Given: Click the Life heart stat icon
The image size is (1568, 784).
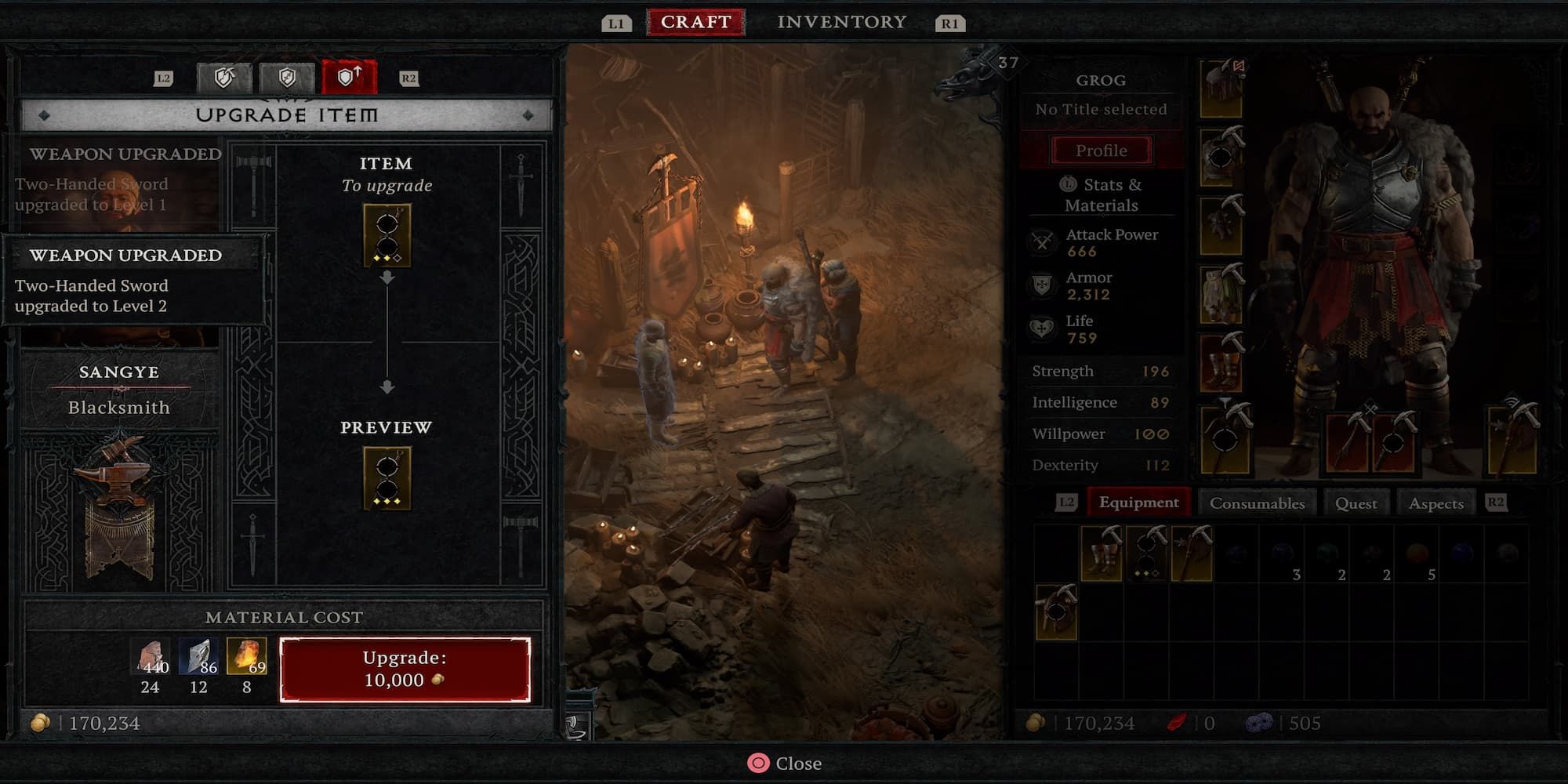Looking at the screenshot, I should [1043, 328].
